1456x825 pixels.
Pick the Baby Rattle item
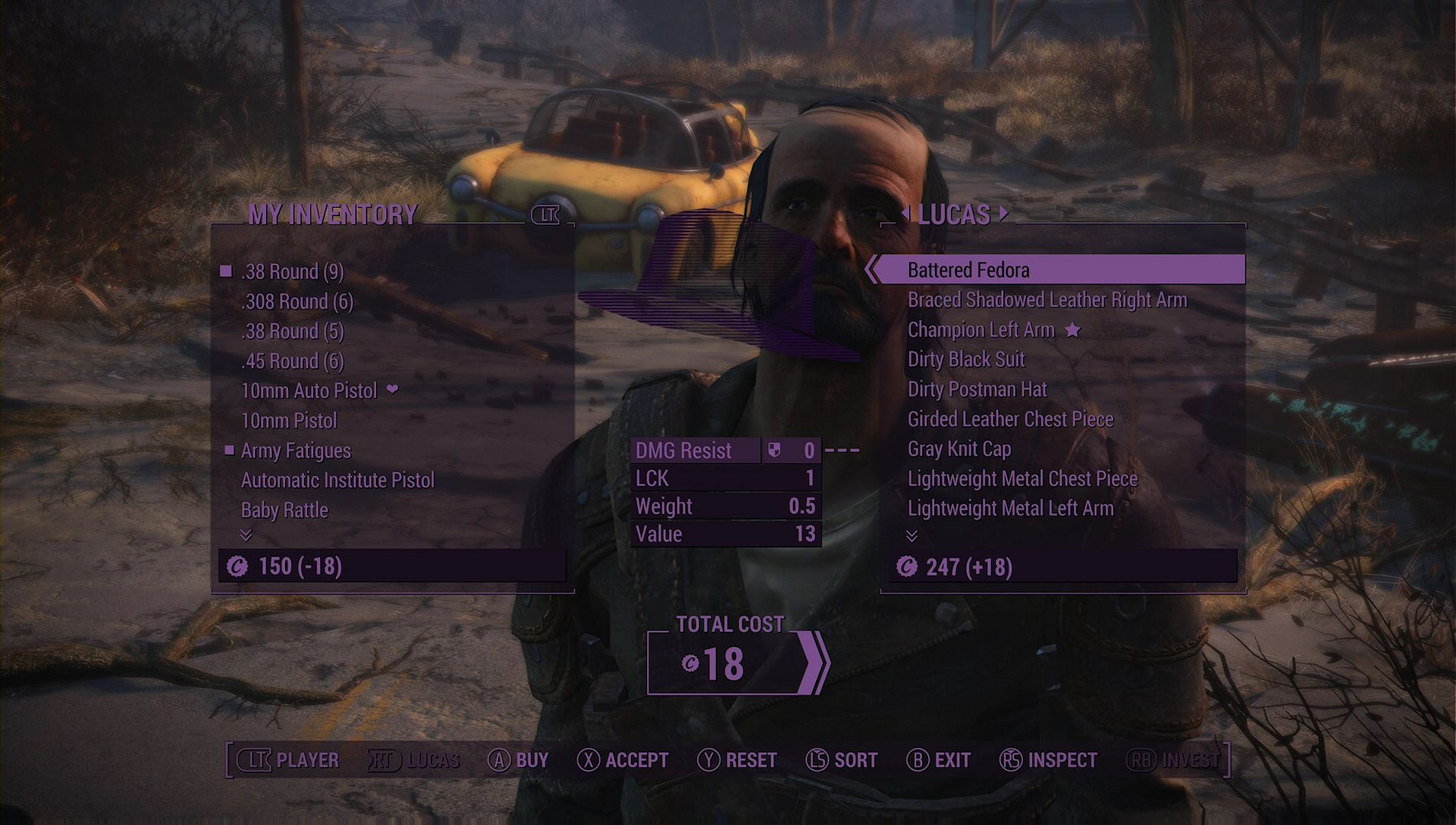[x=284, y=510]
